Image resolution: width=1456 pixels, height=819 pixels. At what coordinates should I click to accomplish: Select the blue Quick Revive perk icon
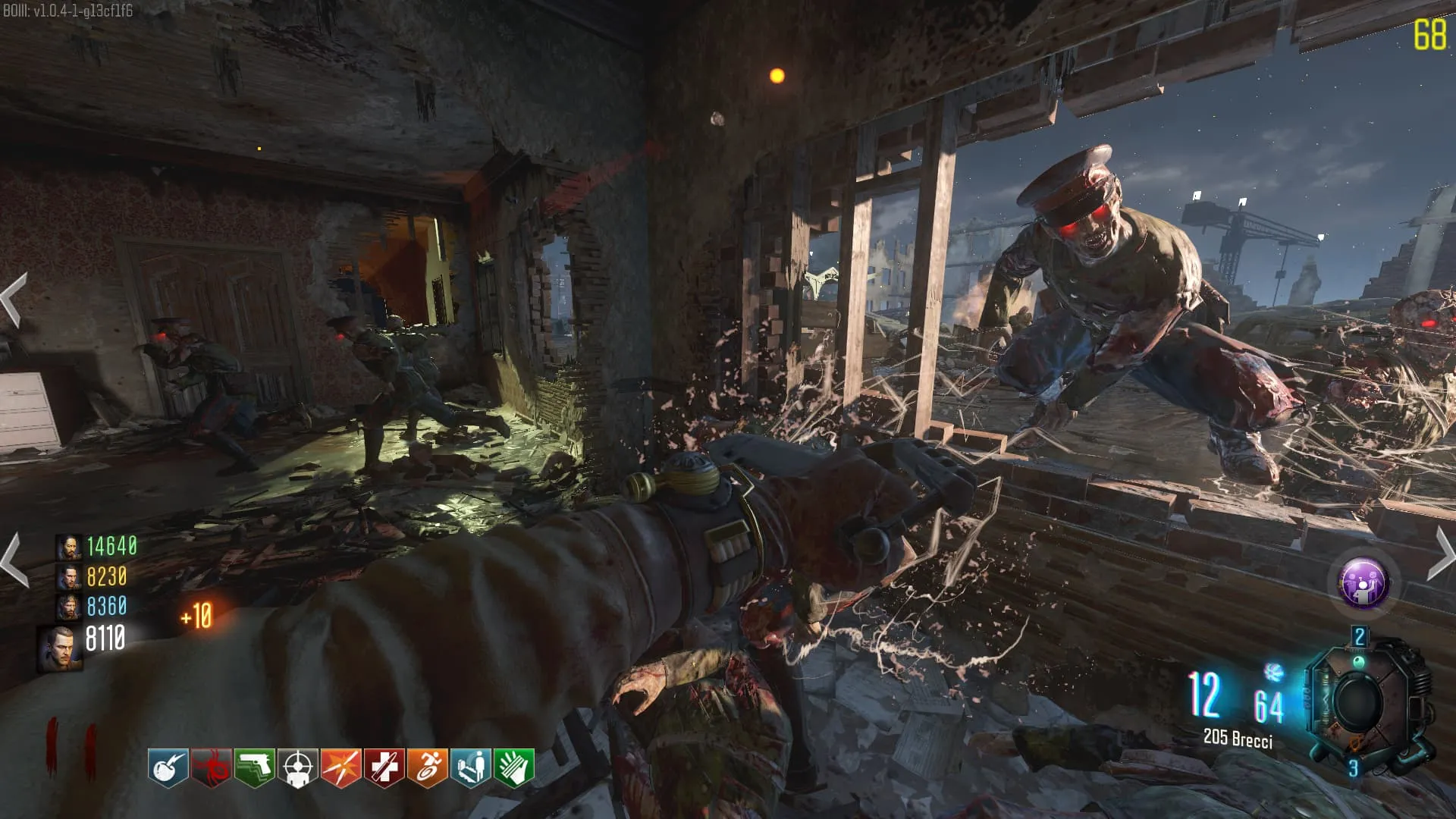[x=471, y=768]
